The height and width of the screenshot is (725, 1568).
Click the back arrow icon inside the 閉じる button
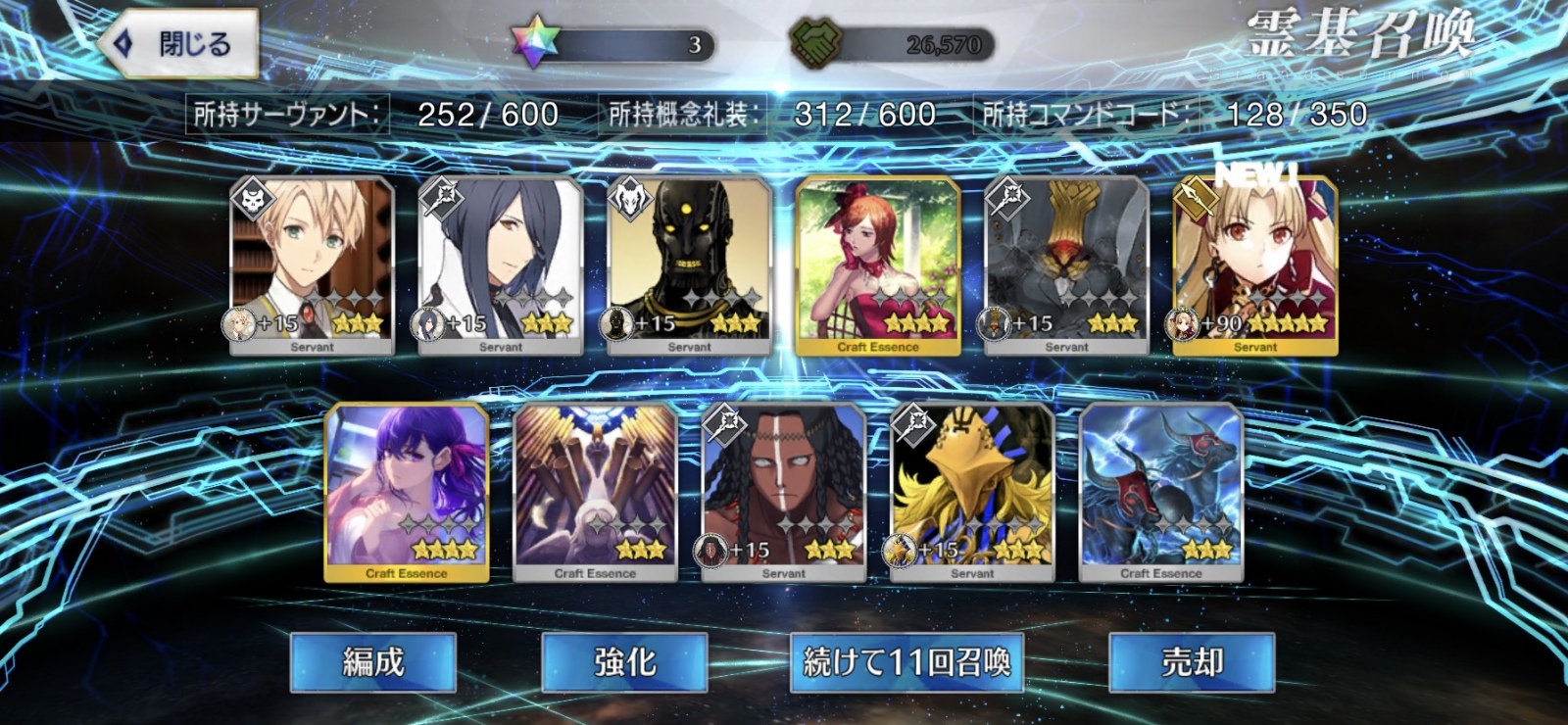point(122,44)
